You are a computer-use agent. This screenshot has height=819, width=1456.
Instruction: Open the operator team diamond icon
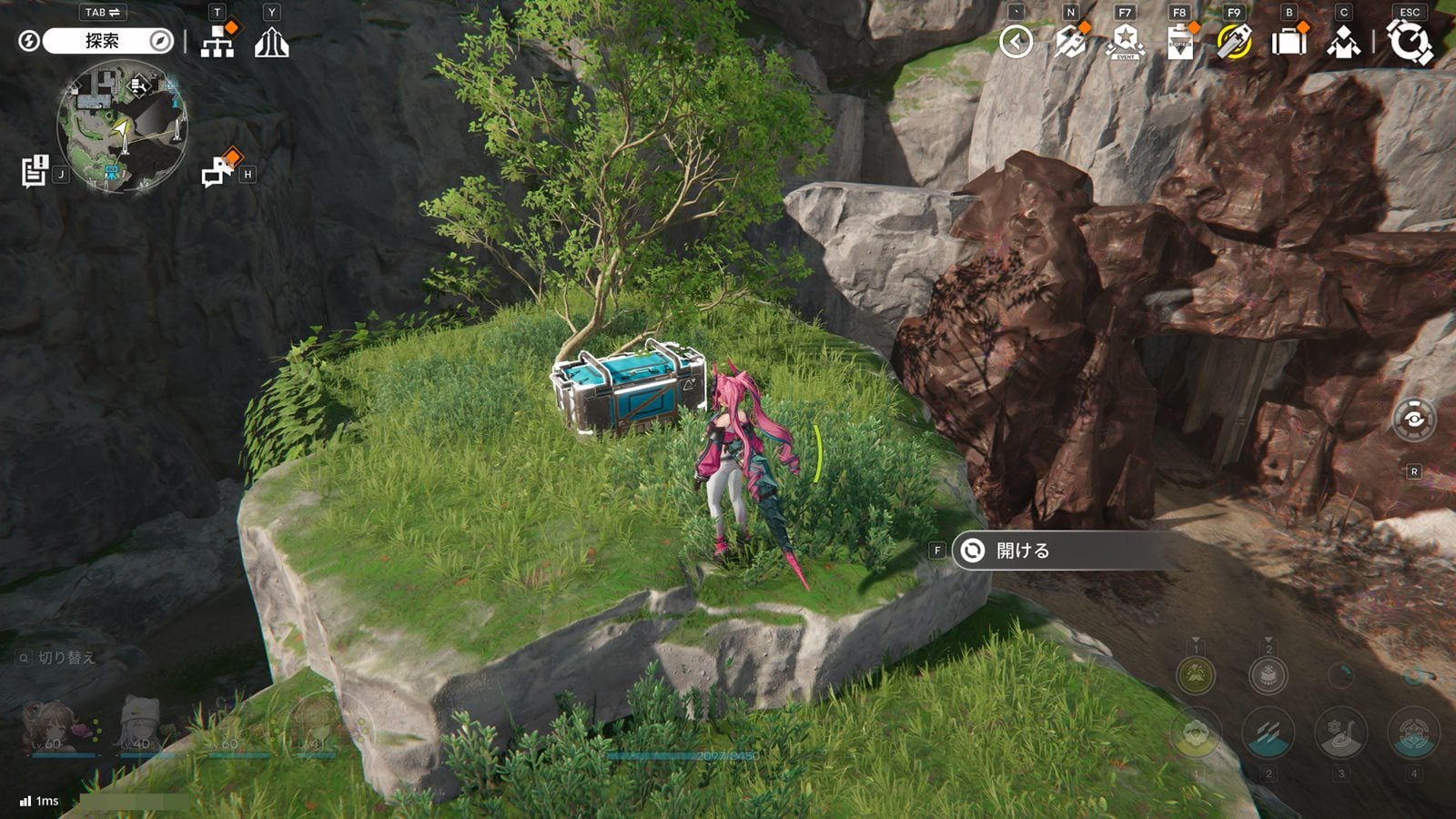point(1343,42)
